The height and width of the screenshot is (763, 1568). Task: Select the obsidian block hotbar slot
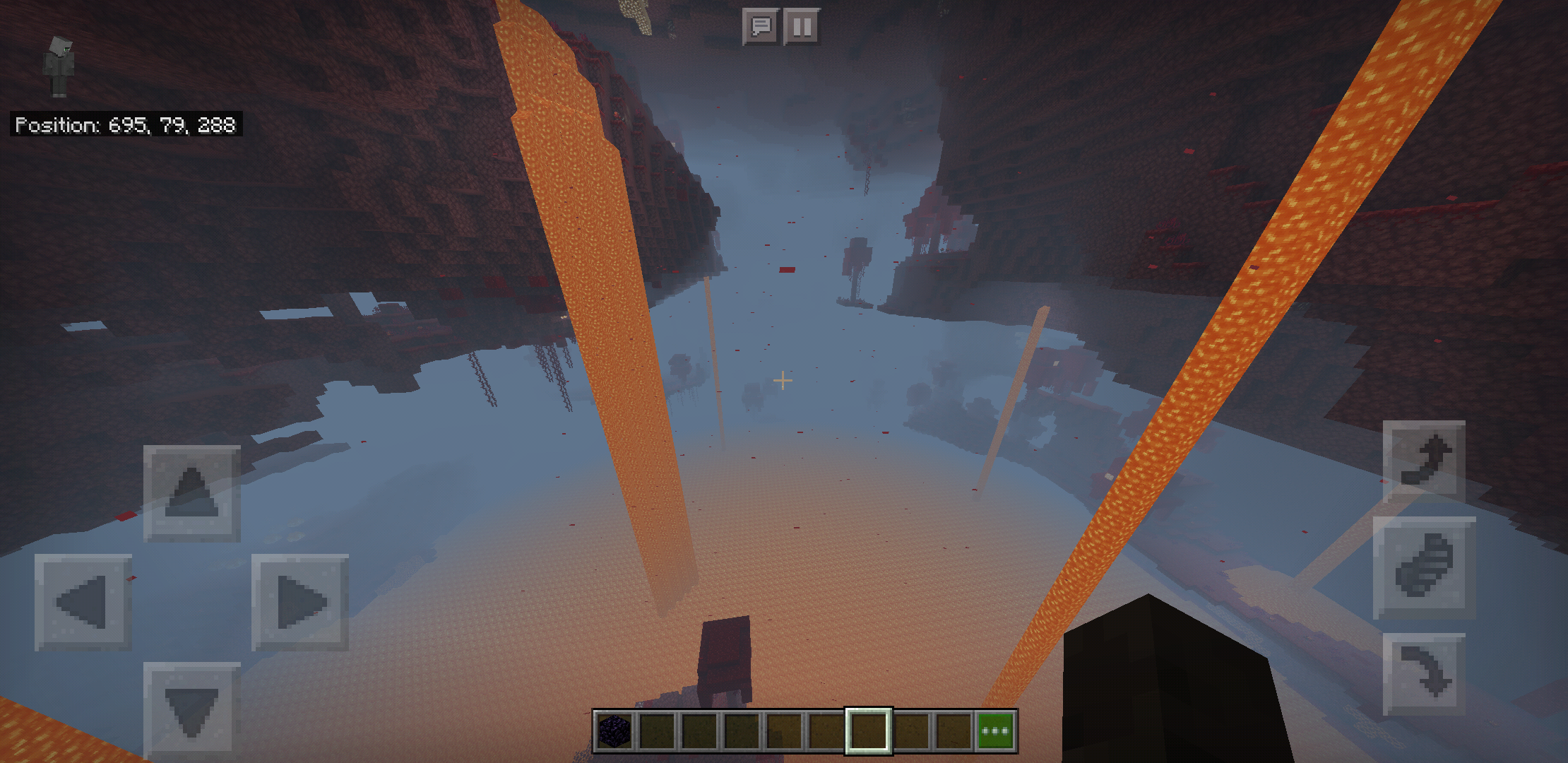point(614,731)
